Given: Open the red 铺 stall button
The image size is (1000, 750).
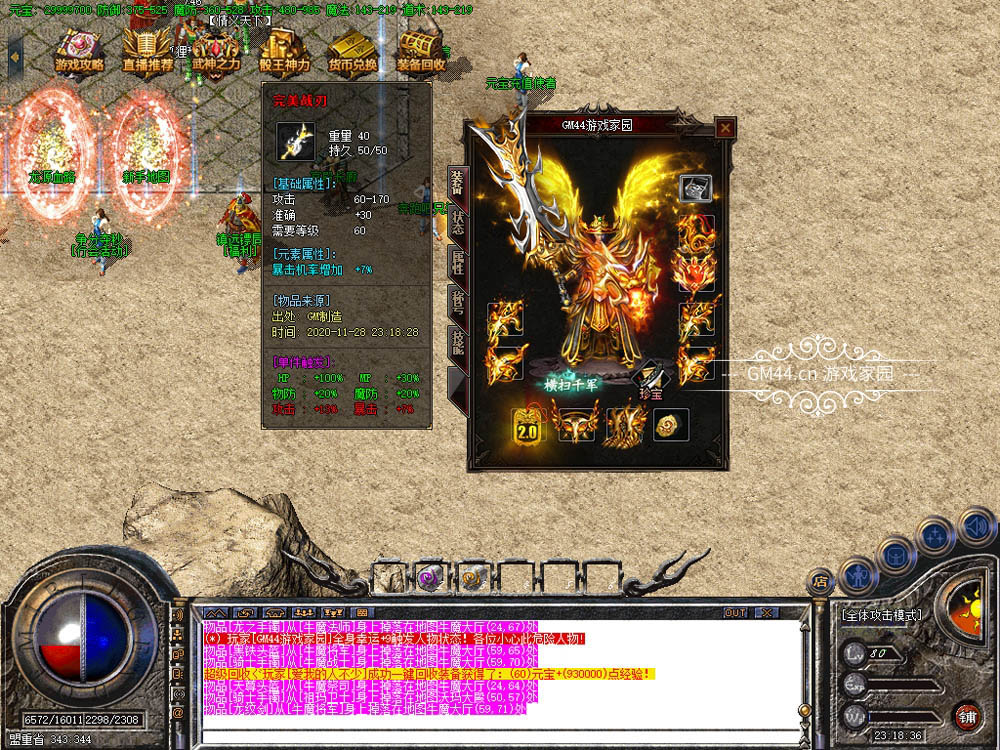Looking at the screenshot, I should click(x=966, y=715).
